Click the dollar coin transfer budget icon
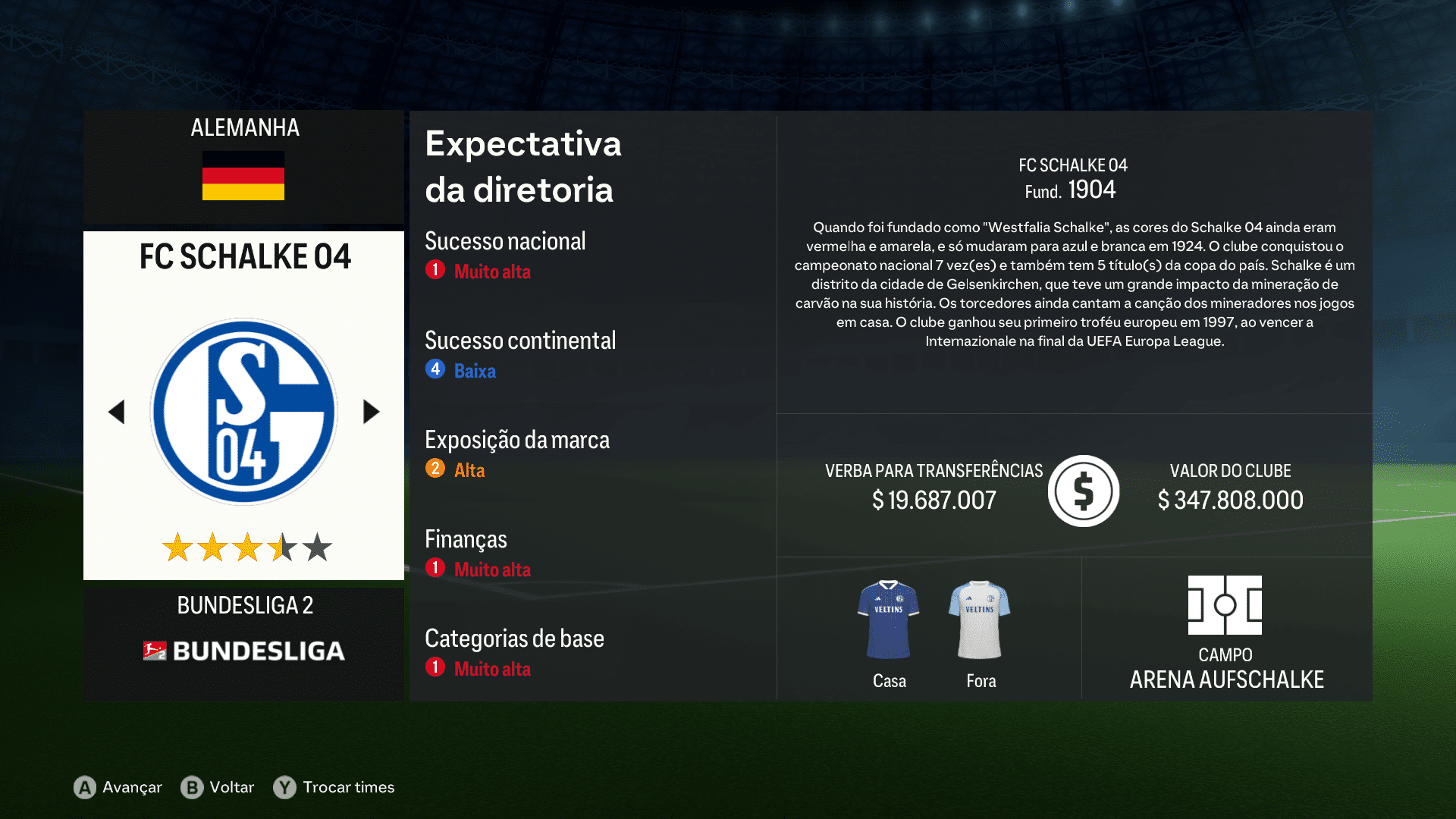The width and height of the screenshot is (1456, 819). pos(1083,490)
